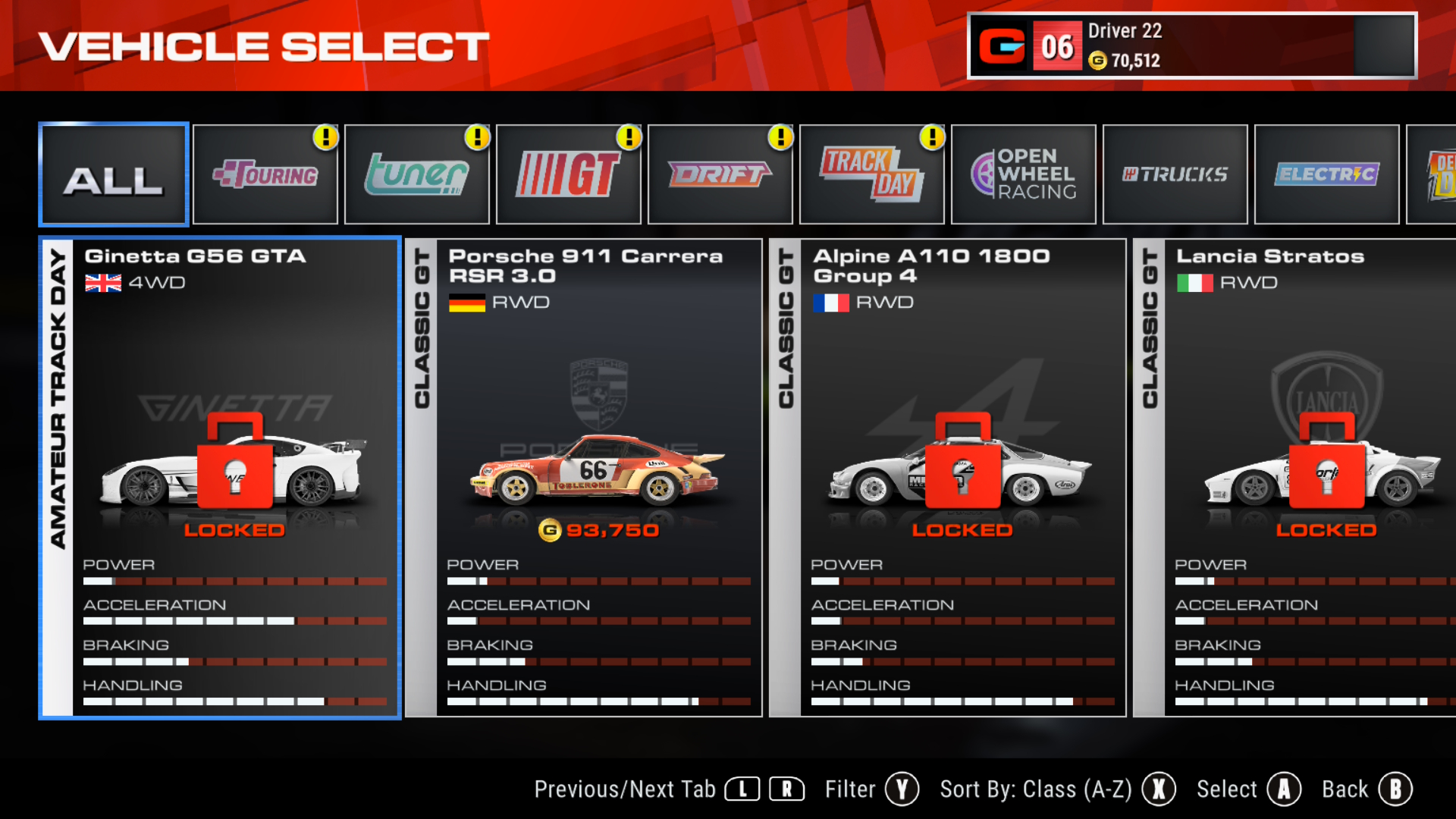Open the Driver 22 profile banner
Image resolution: width=1456 pixels, height=819 pixels.
click(x=1191, y=45)
